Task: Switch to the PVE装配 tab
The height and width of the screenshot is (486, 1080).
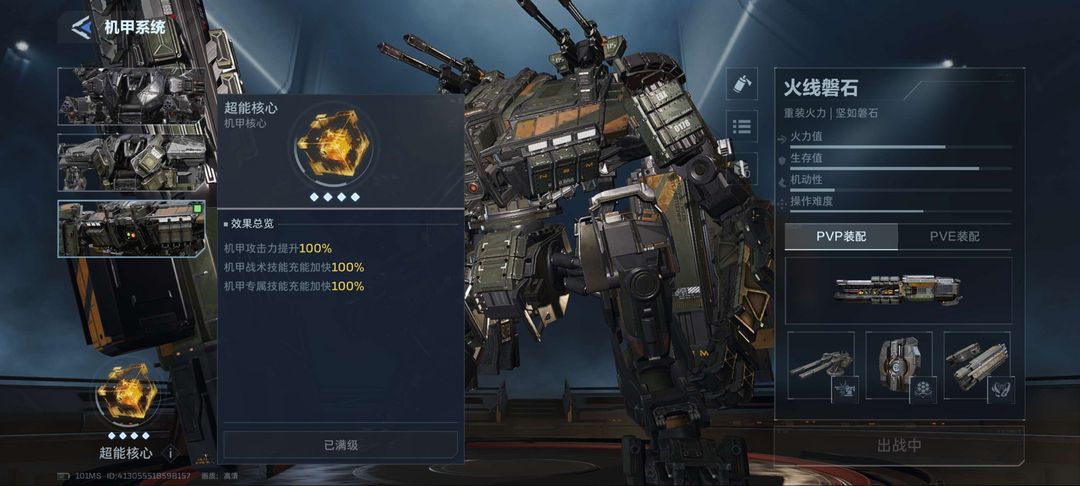Action: [954, 237]
